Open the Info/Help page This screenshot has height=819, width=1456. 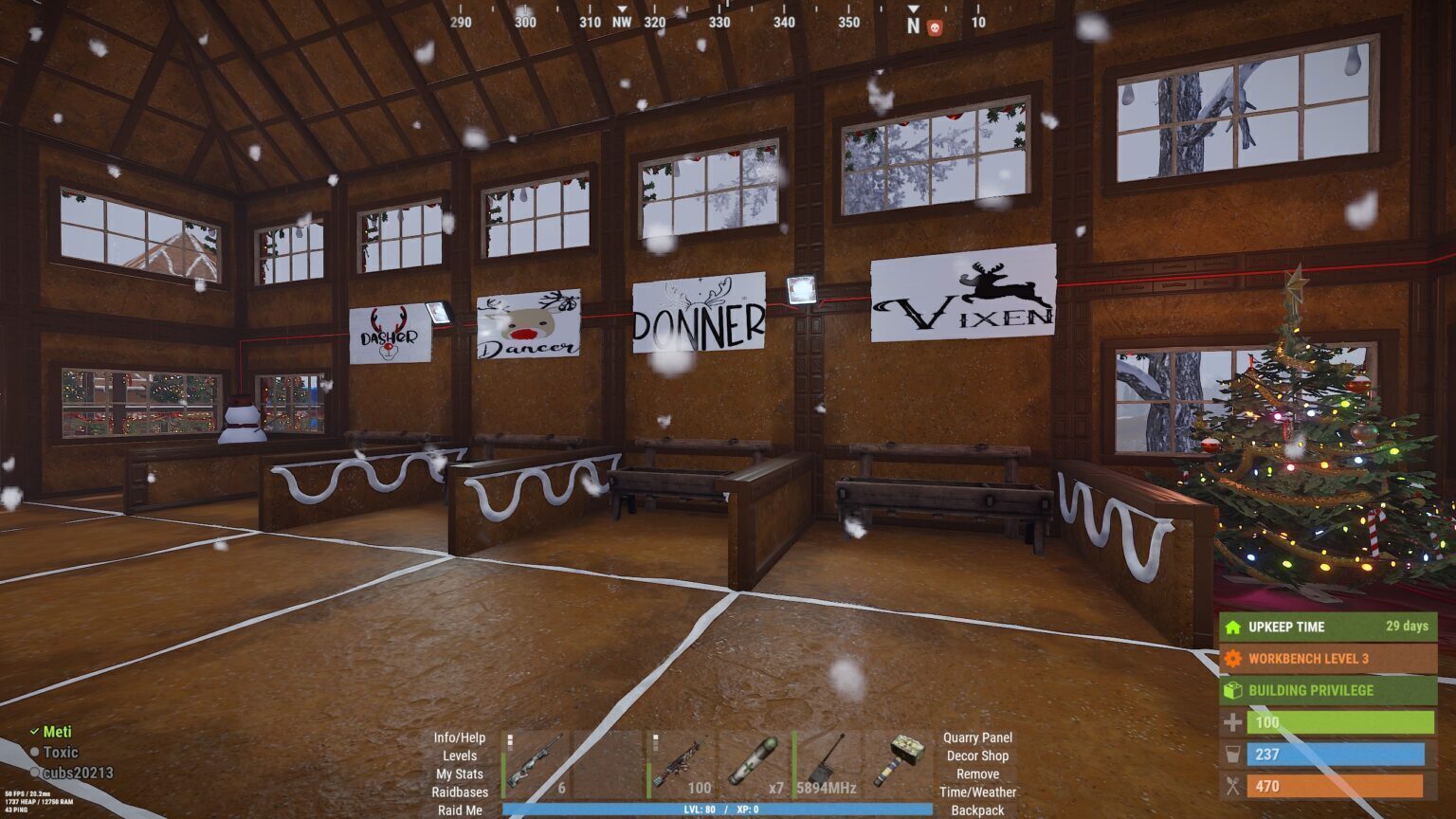tap(460, 737)
